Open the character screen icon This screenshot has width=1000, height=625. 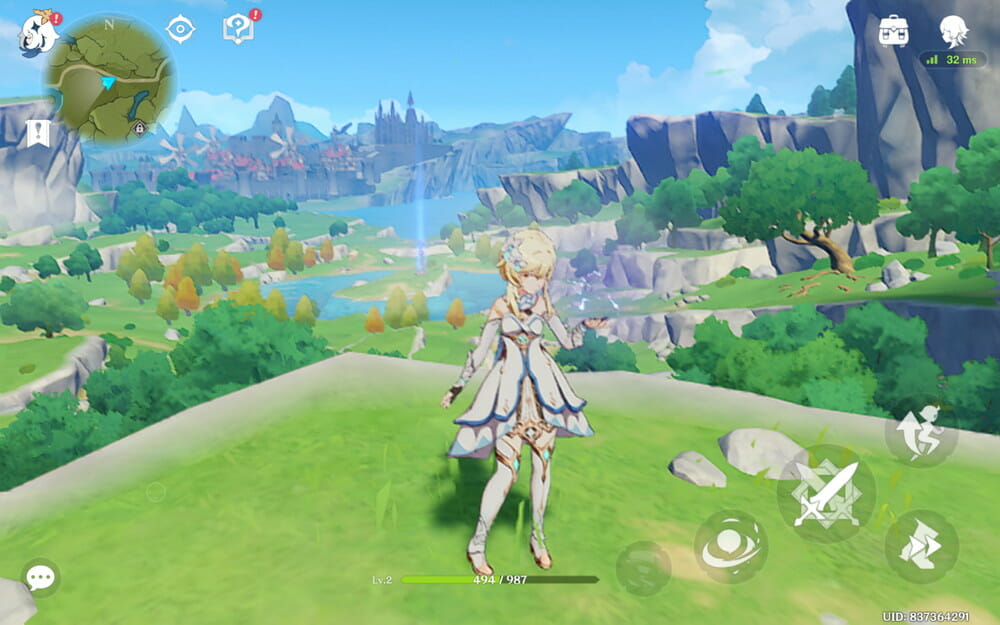pos(953,31)
